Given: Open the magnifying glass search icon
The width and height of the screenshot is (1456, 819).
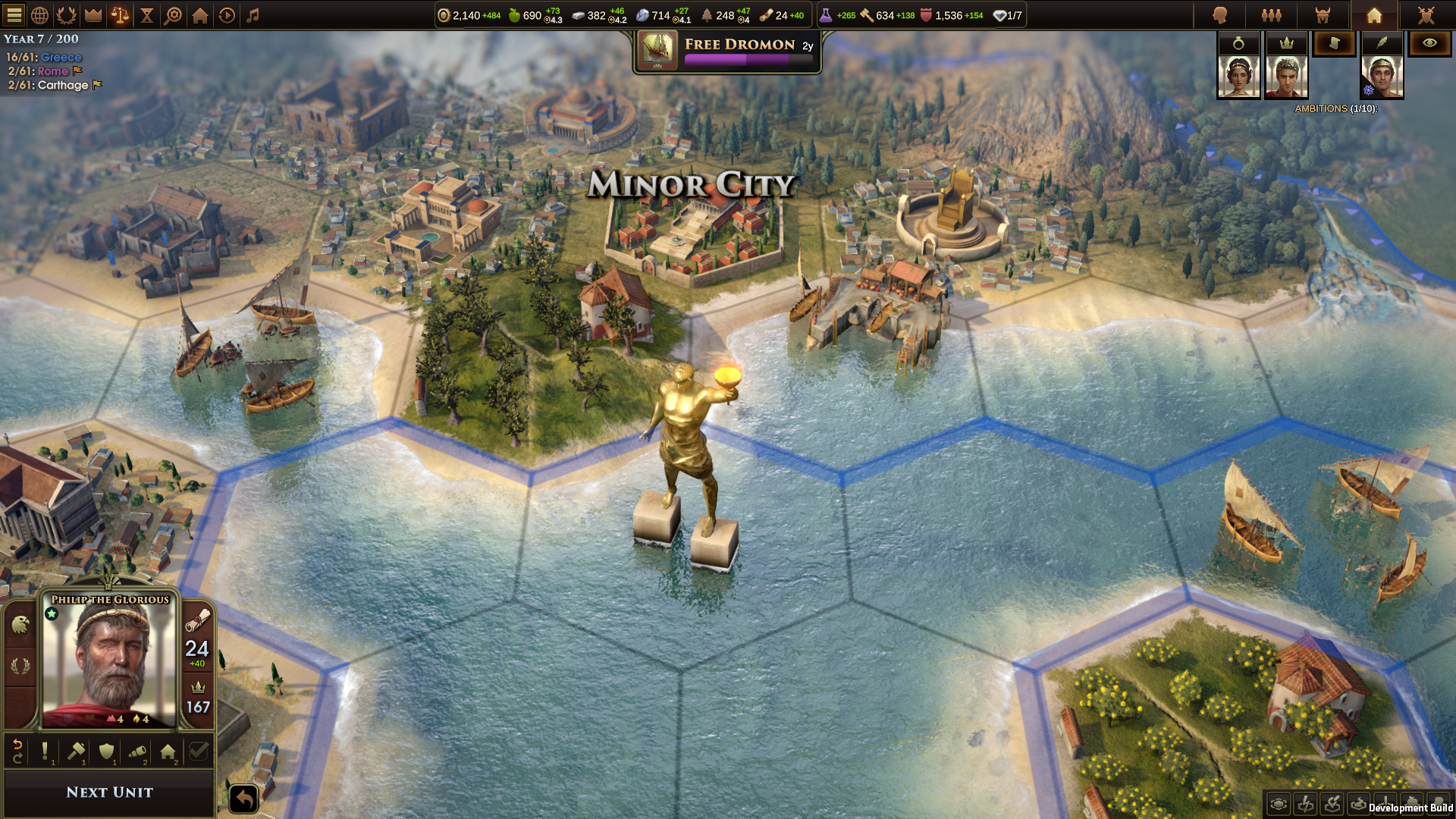Looking at the screenshot, I should pos(174,15).
